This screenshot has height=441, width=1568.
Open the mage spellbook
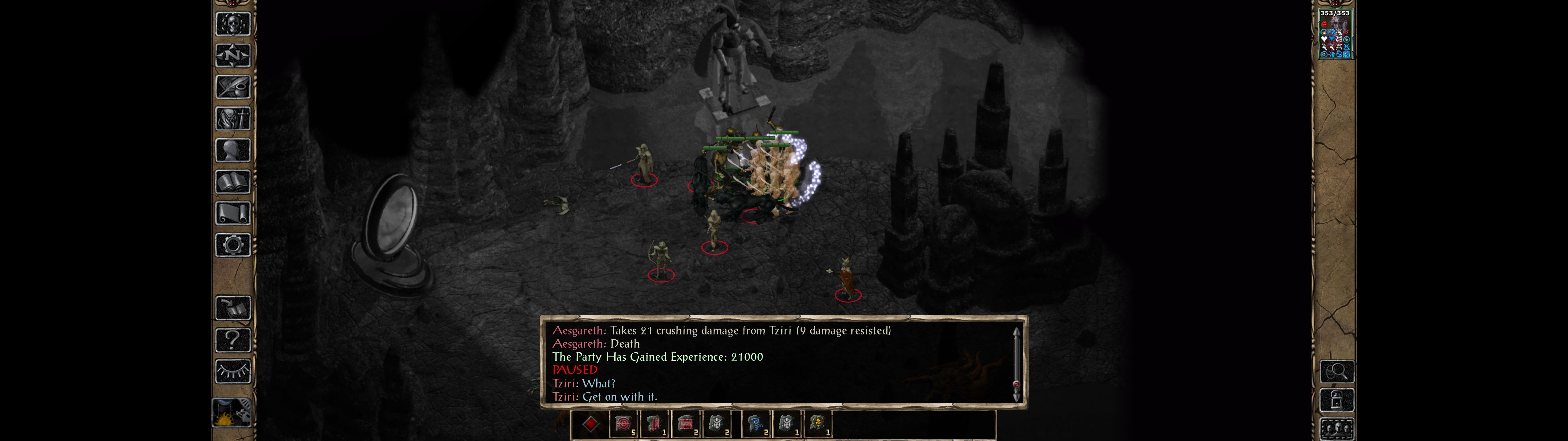point(232,182)
